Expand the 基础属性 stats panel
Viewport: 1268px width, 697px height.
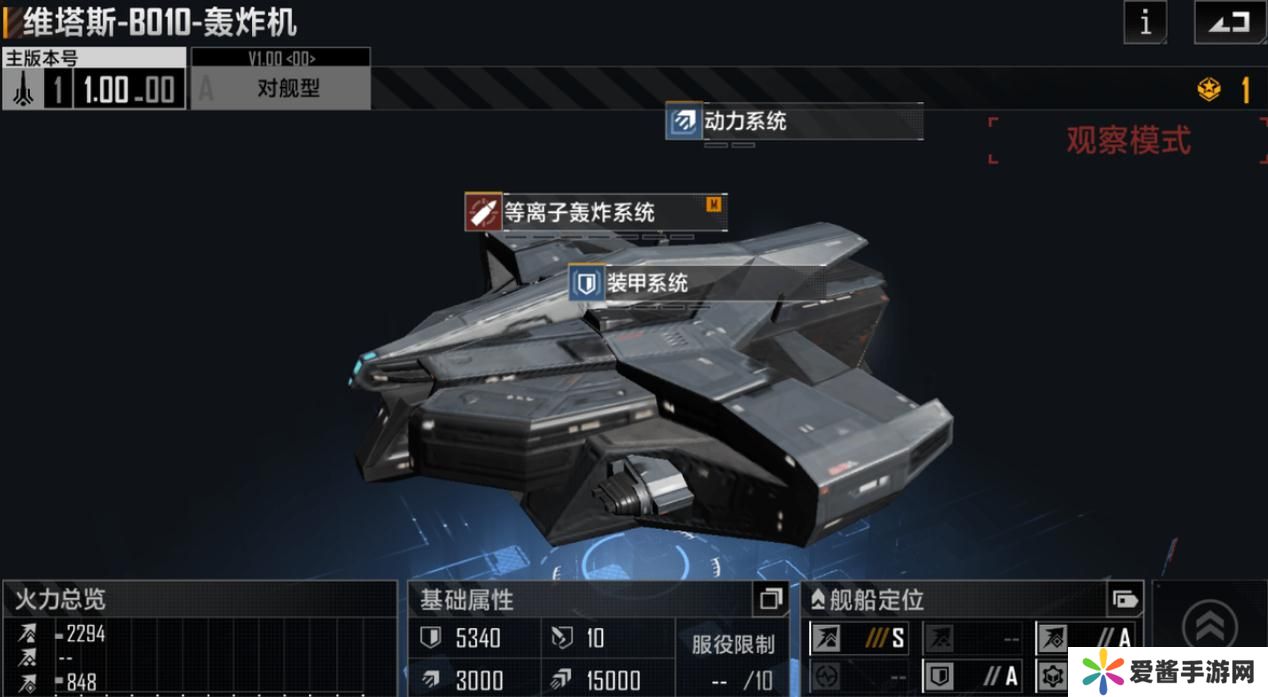(770, 599)
